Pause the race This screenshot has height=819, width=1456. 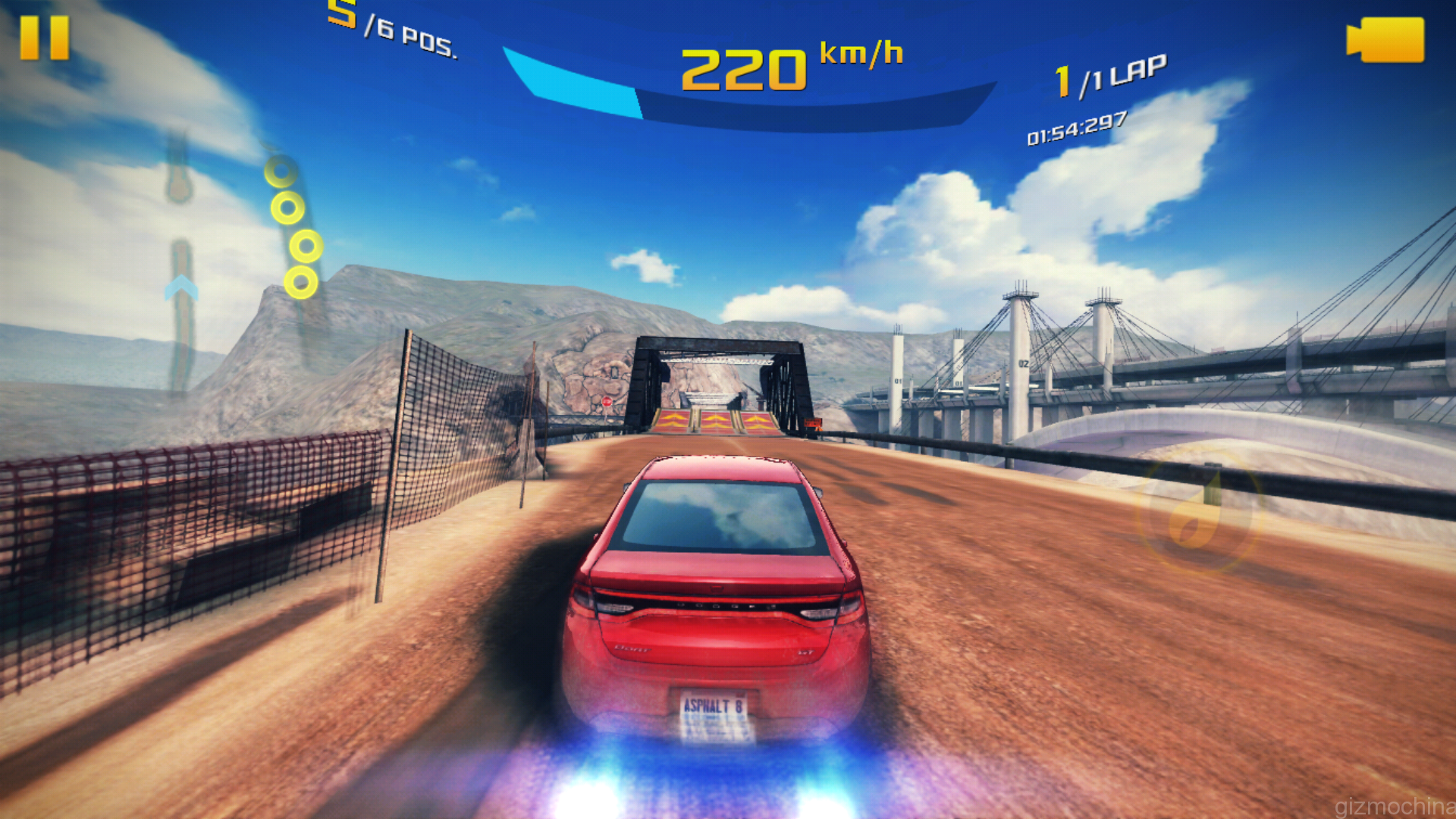pyautogui.click(x=44, y=38)
